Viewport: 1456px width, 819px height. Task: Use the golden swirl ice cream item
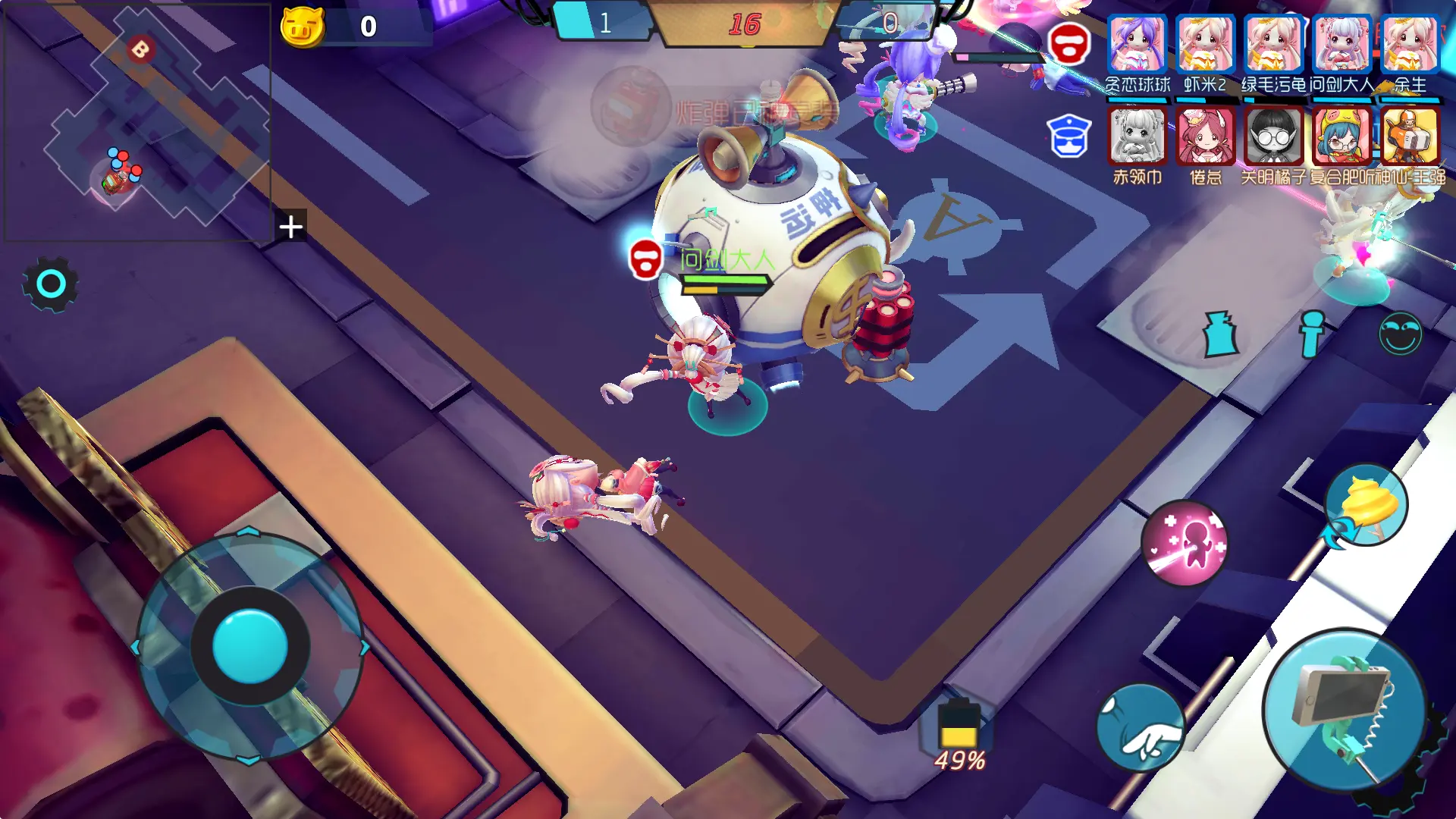1367,505
